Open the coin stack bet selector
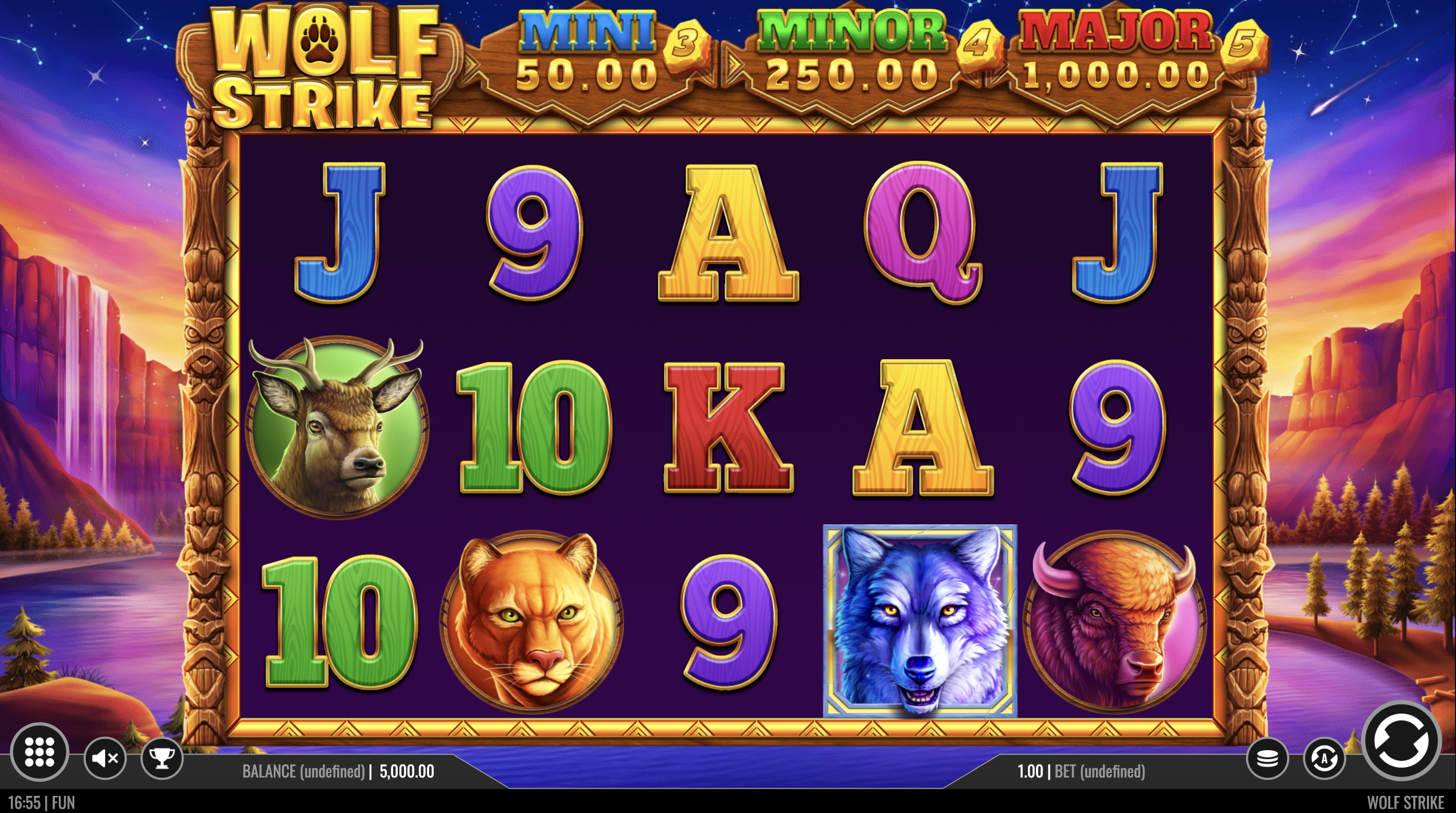 [x=1267, y=759]
